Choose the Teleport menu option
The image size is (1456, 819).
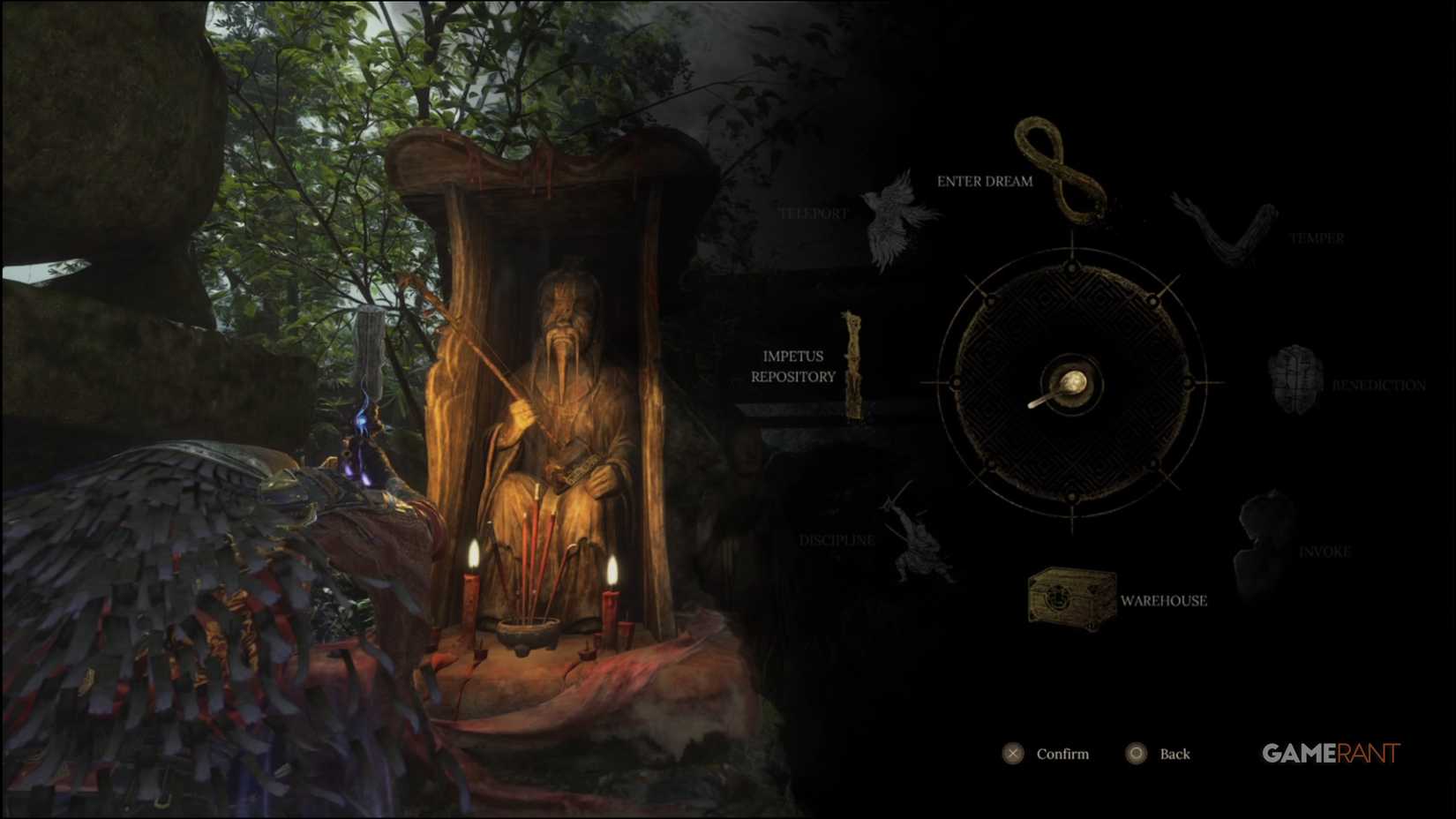point(814,213)
